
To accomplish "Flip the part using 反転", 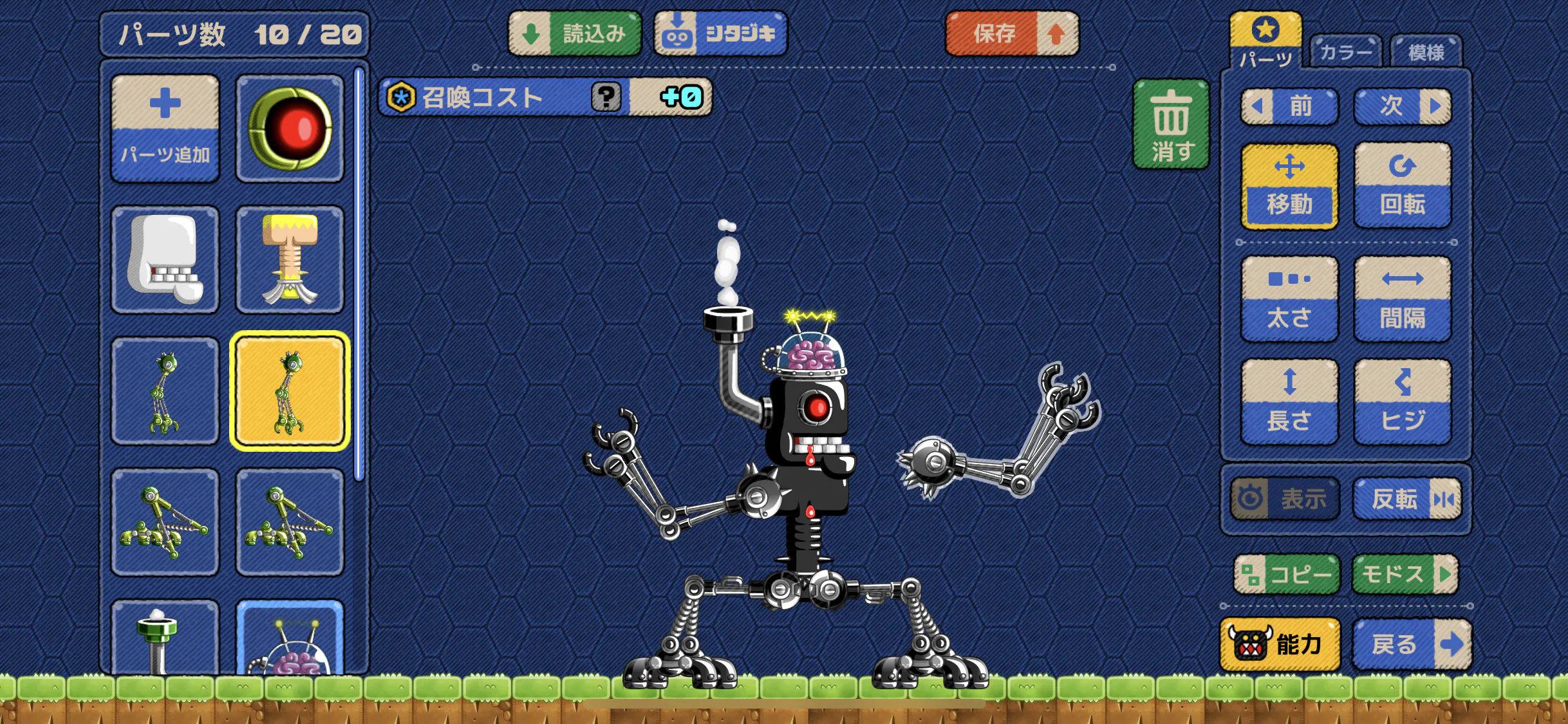I will click(x=1407, y=499).
